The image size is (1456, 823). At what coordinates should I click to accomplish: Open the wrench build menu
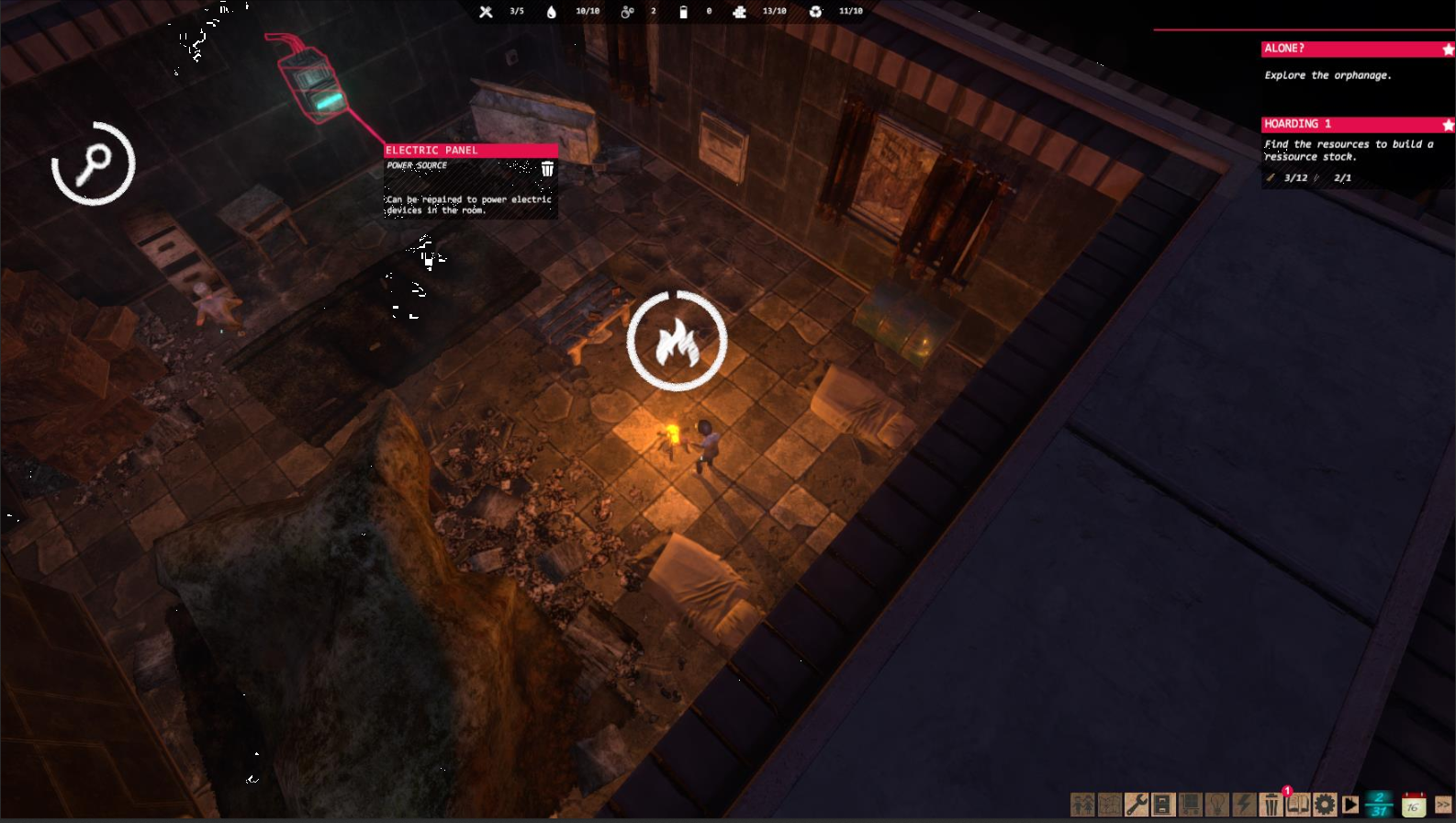coord(1137,805)
